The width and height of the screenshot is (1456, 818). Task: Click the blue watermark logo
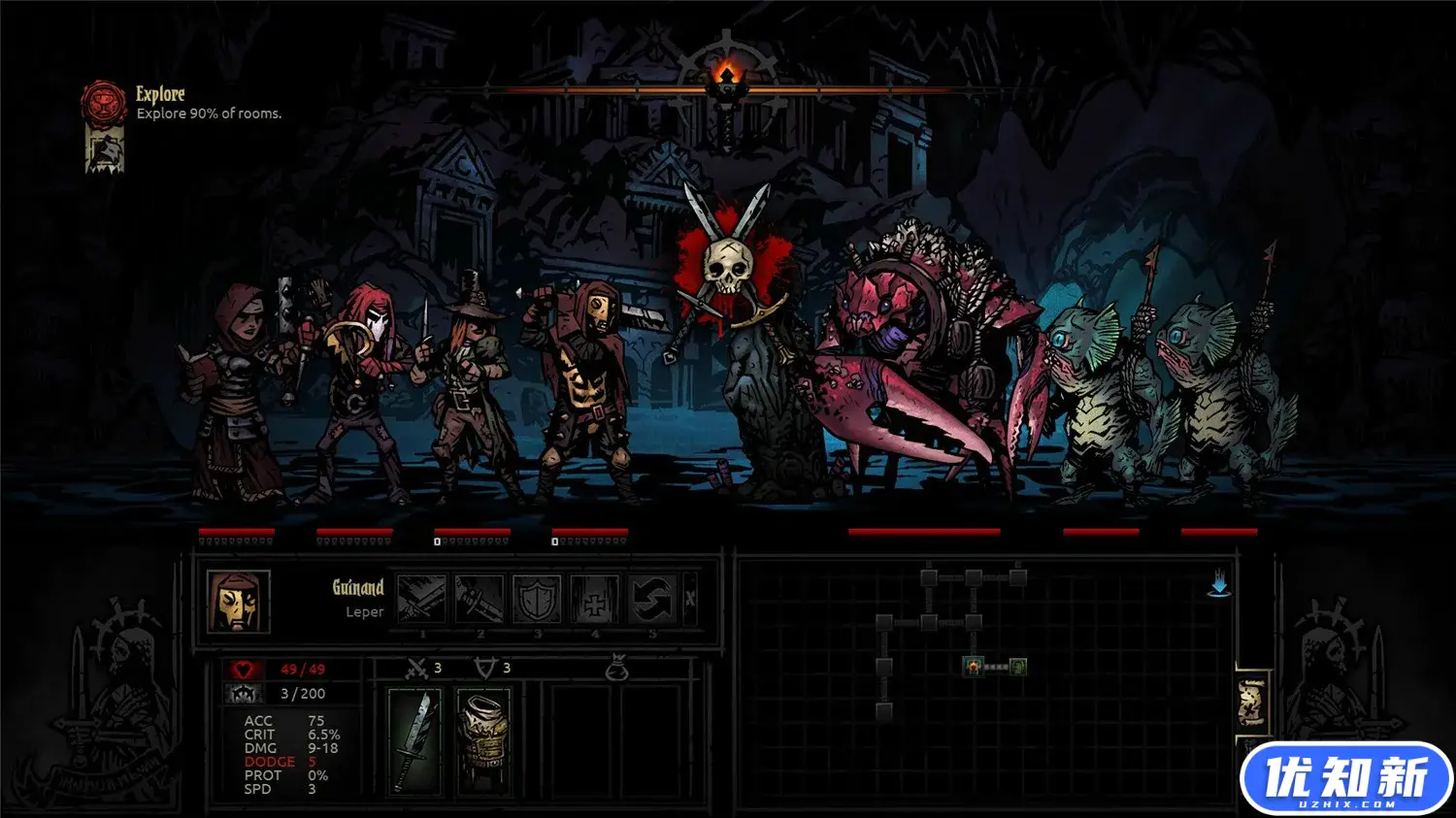point(1345,779)
